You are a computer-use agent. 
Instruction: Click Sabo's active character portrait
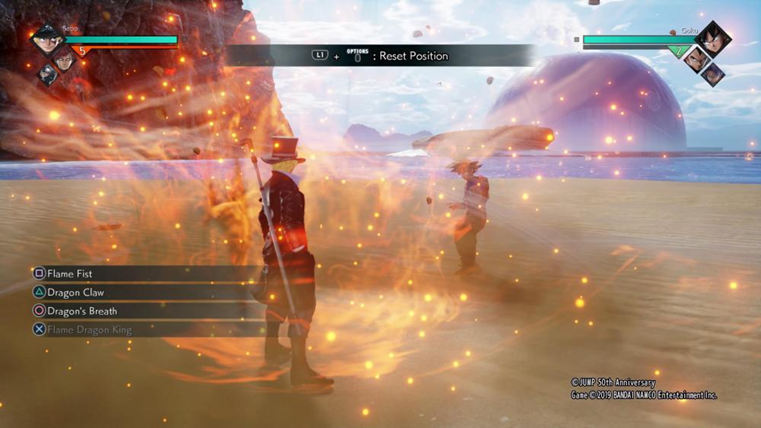point(44,41)
